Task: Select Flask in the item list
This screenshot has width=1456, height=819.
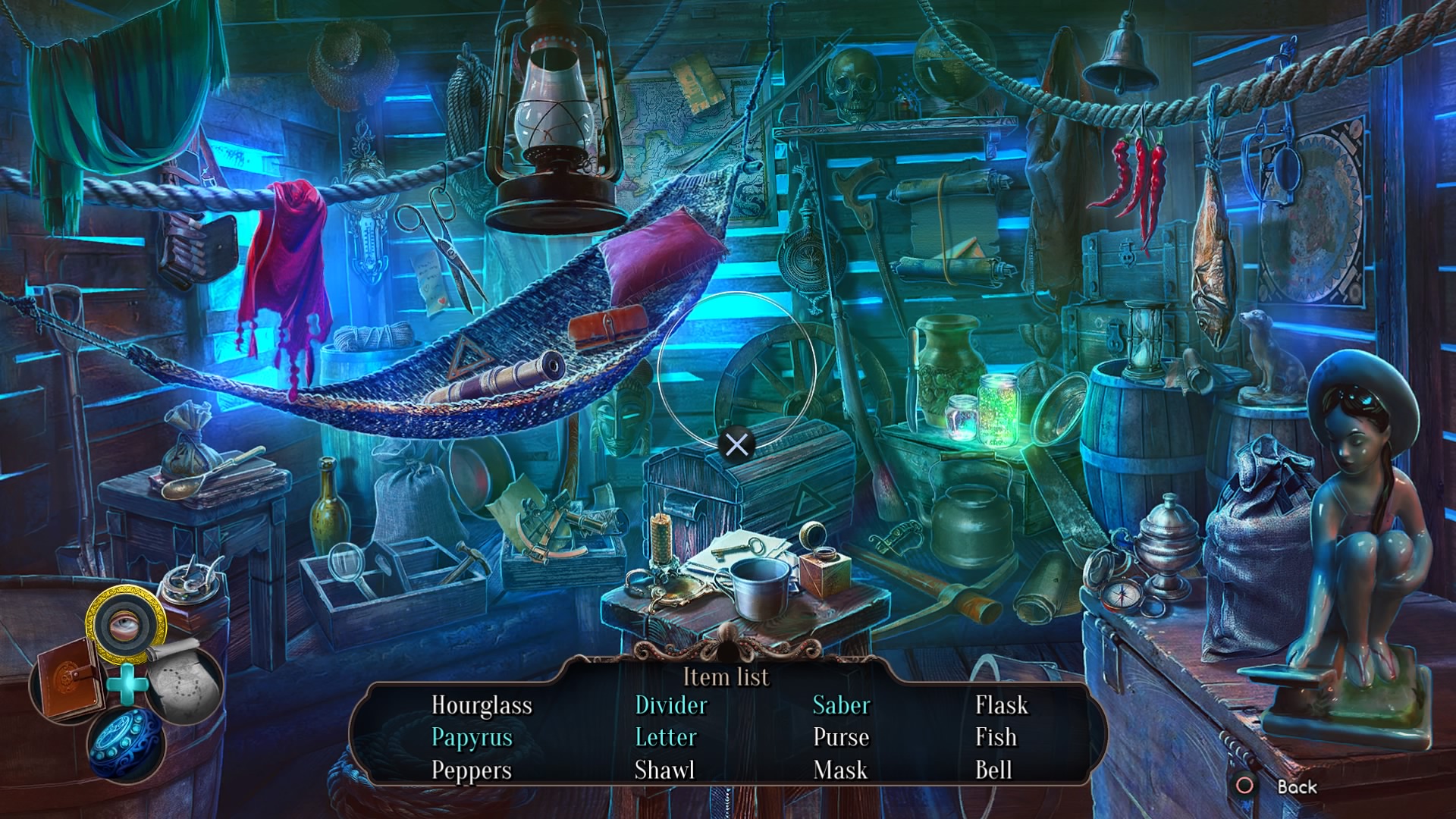Action: pos(1001,705)
